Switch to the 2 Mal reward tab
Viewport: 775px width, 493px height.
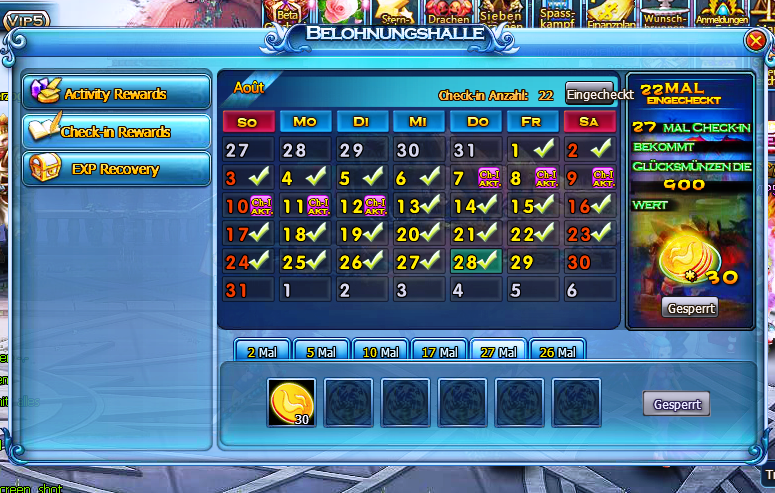pyautogui.click(x=262, y=352)
